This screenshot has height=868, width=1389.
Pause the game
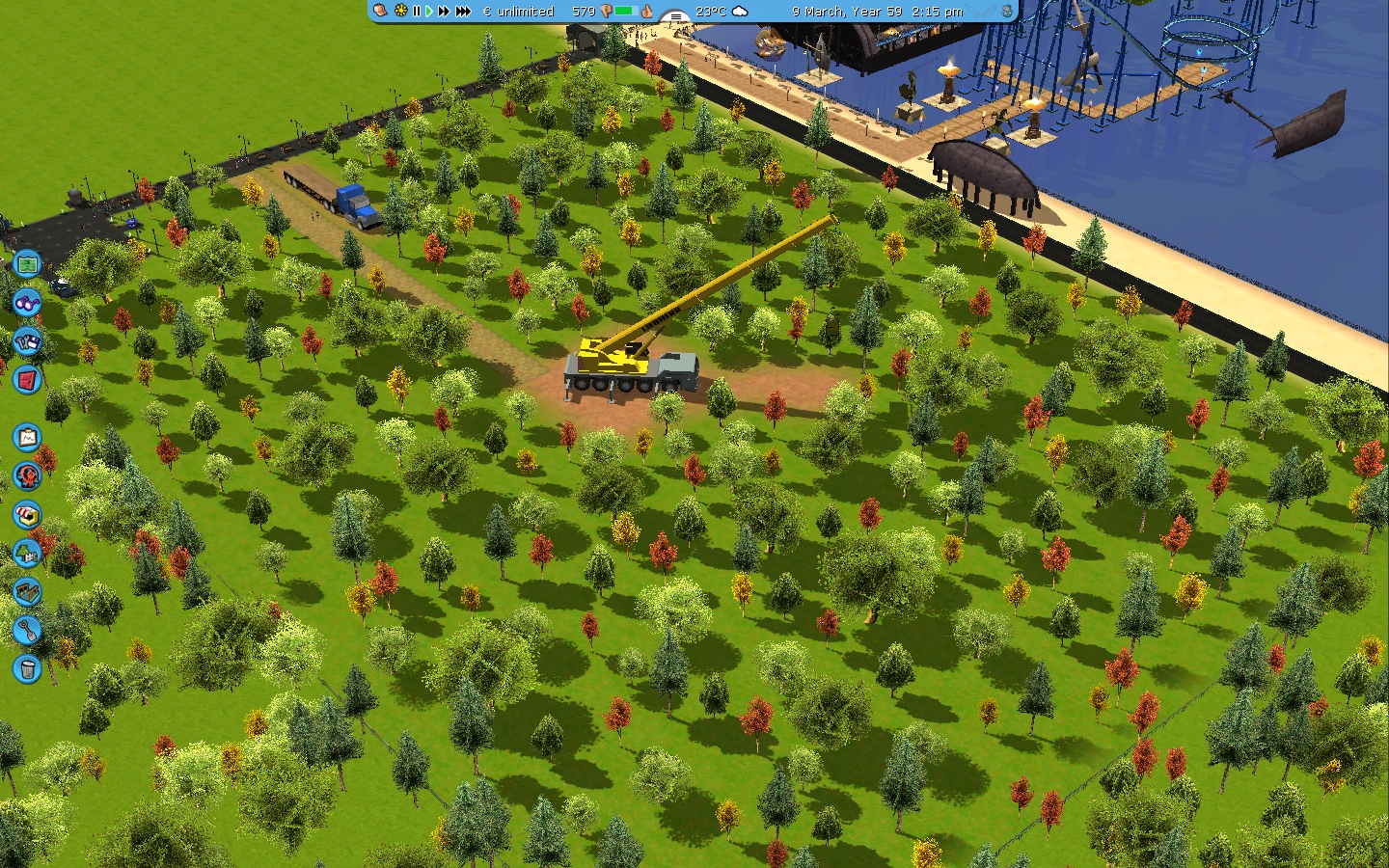(x=417, y=12)
